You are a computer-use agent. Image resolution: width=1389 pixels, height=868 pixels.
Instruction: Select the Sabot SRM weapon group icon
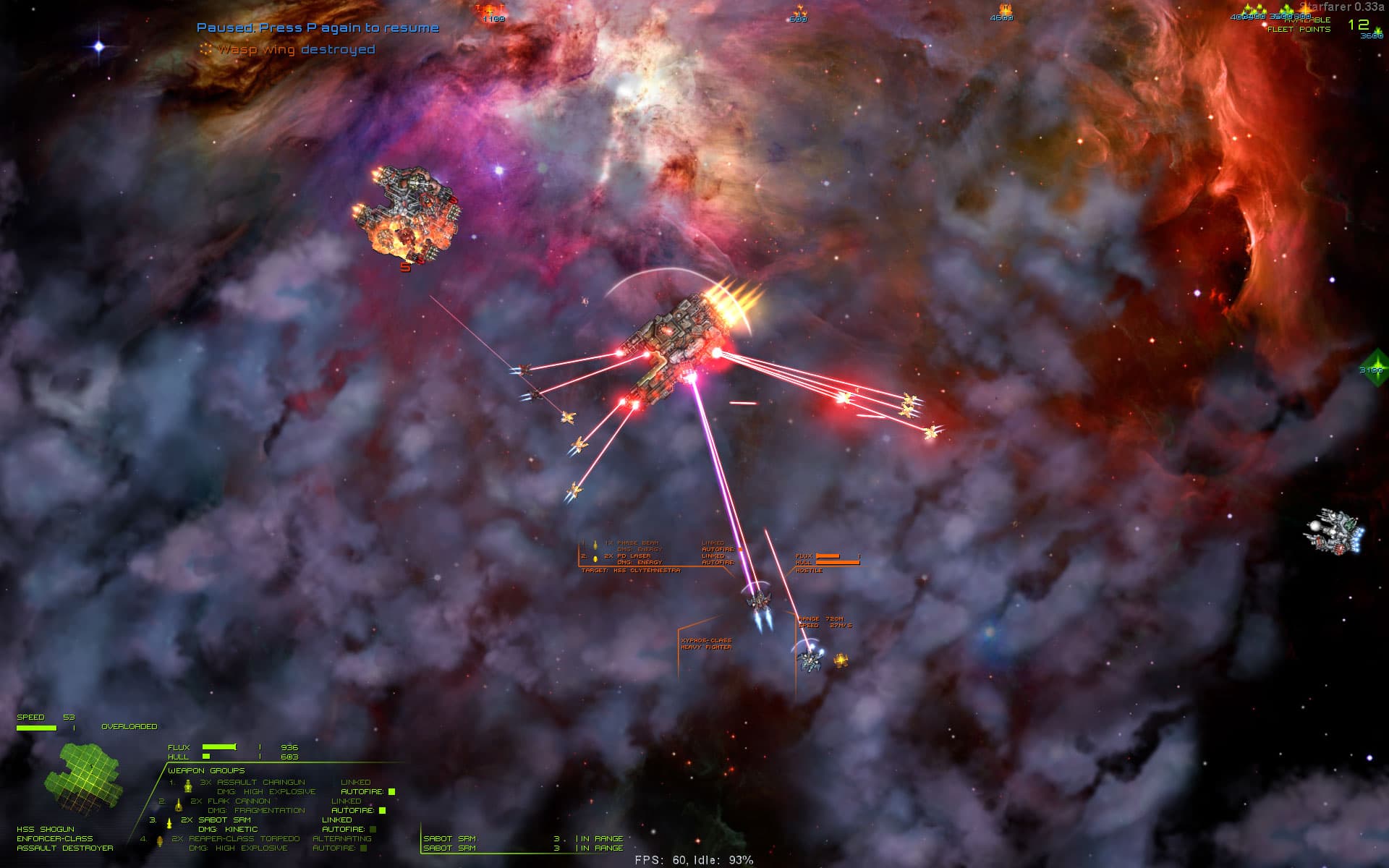pos(169,824)
